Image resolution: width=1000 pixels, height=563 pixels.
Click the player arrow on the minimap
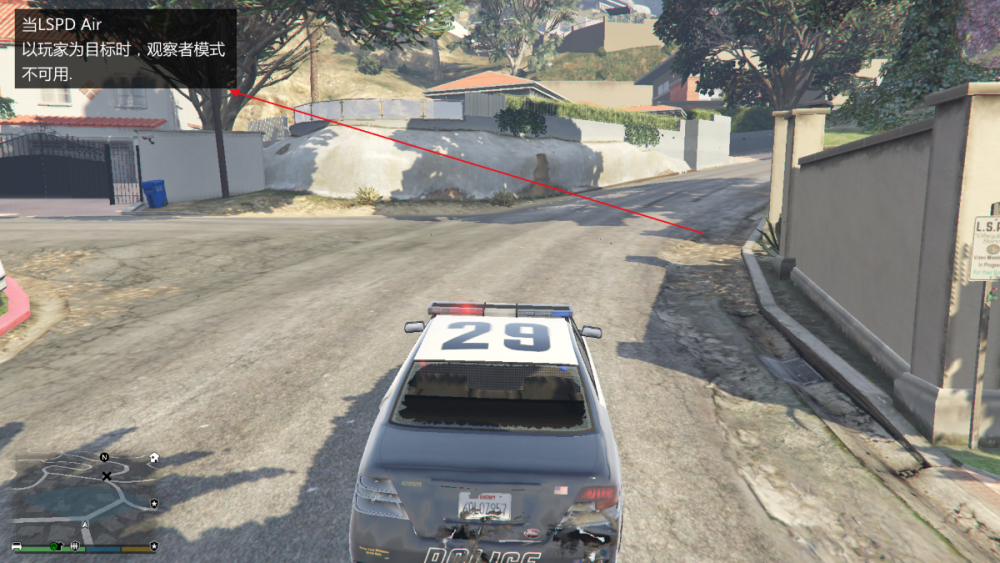pos(86,524)
